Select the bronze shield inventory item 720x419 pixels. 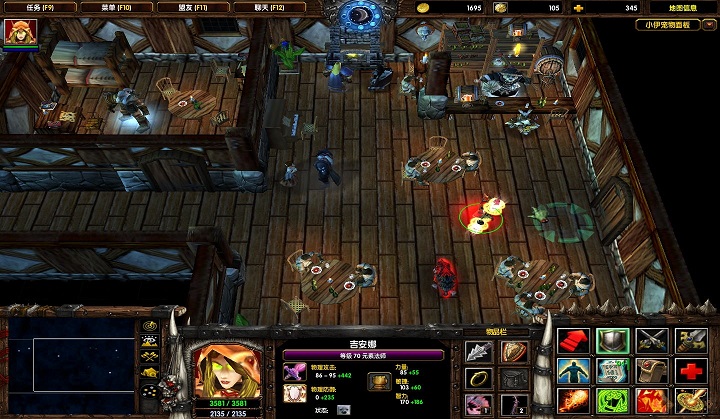click(514, 353)
